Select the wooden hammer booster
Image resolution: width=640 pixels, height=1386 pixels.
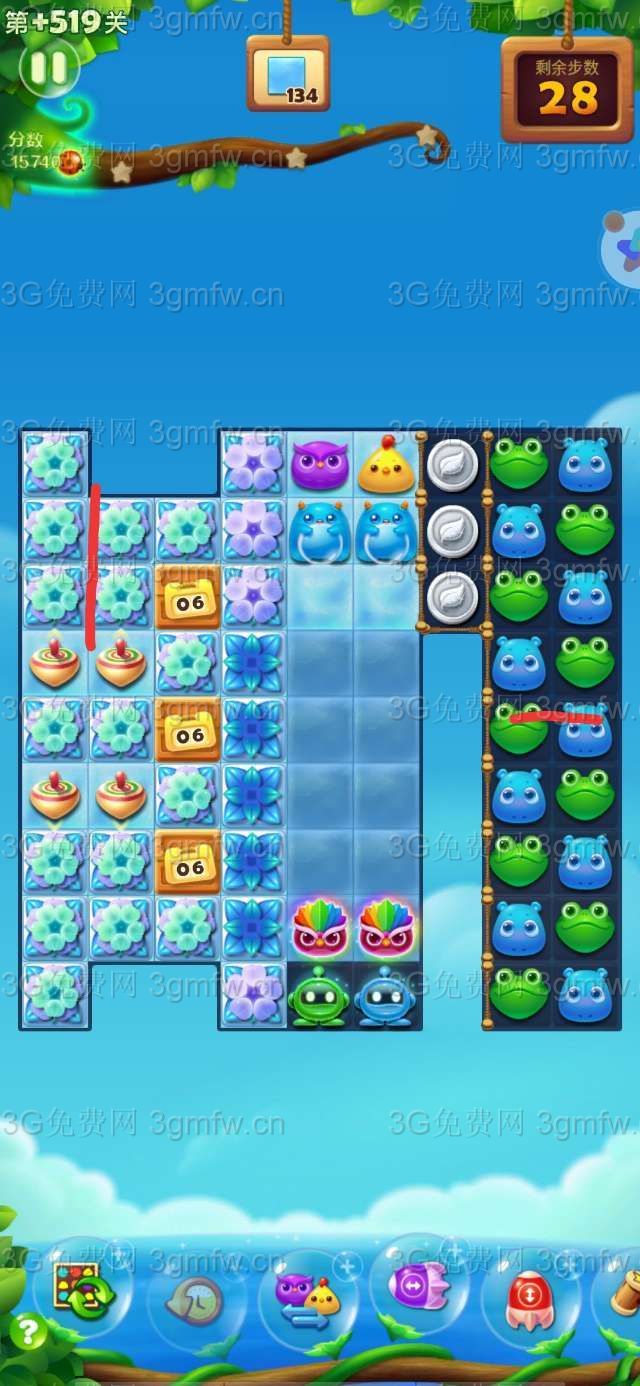coord(624,1295)
